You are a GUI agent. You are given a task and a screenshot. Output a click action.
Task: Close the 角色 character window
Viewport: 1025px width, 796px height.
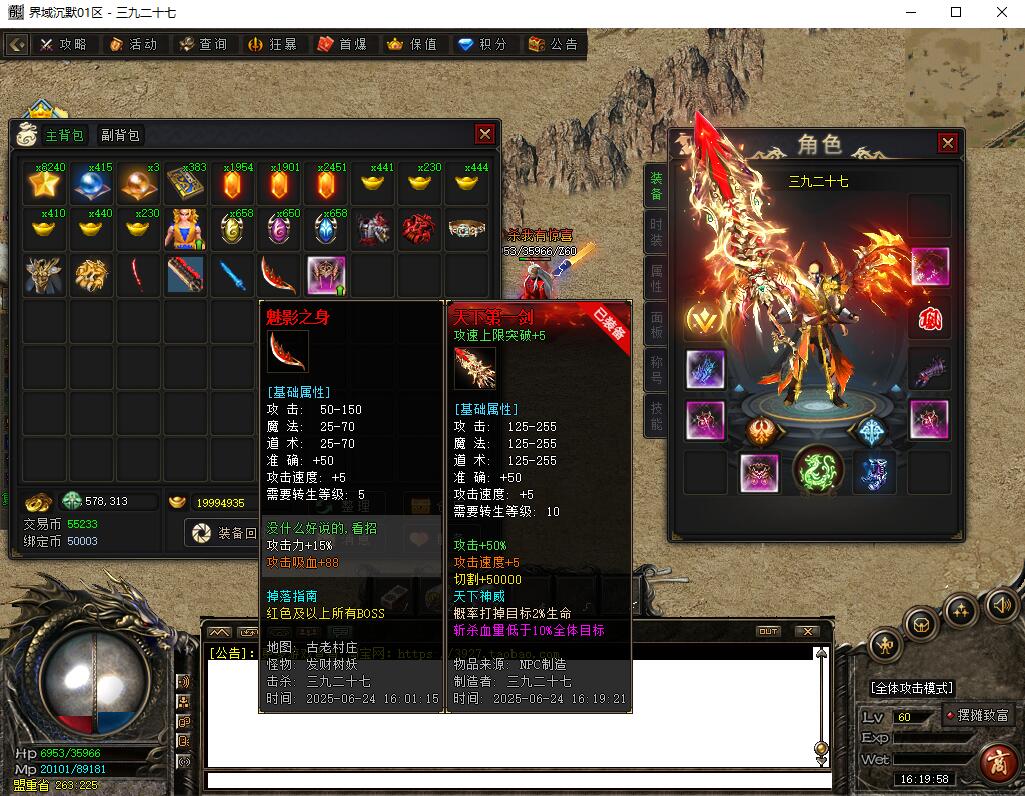point(947,143)
